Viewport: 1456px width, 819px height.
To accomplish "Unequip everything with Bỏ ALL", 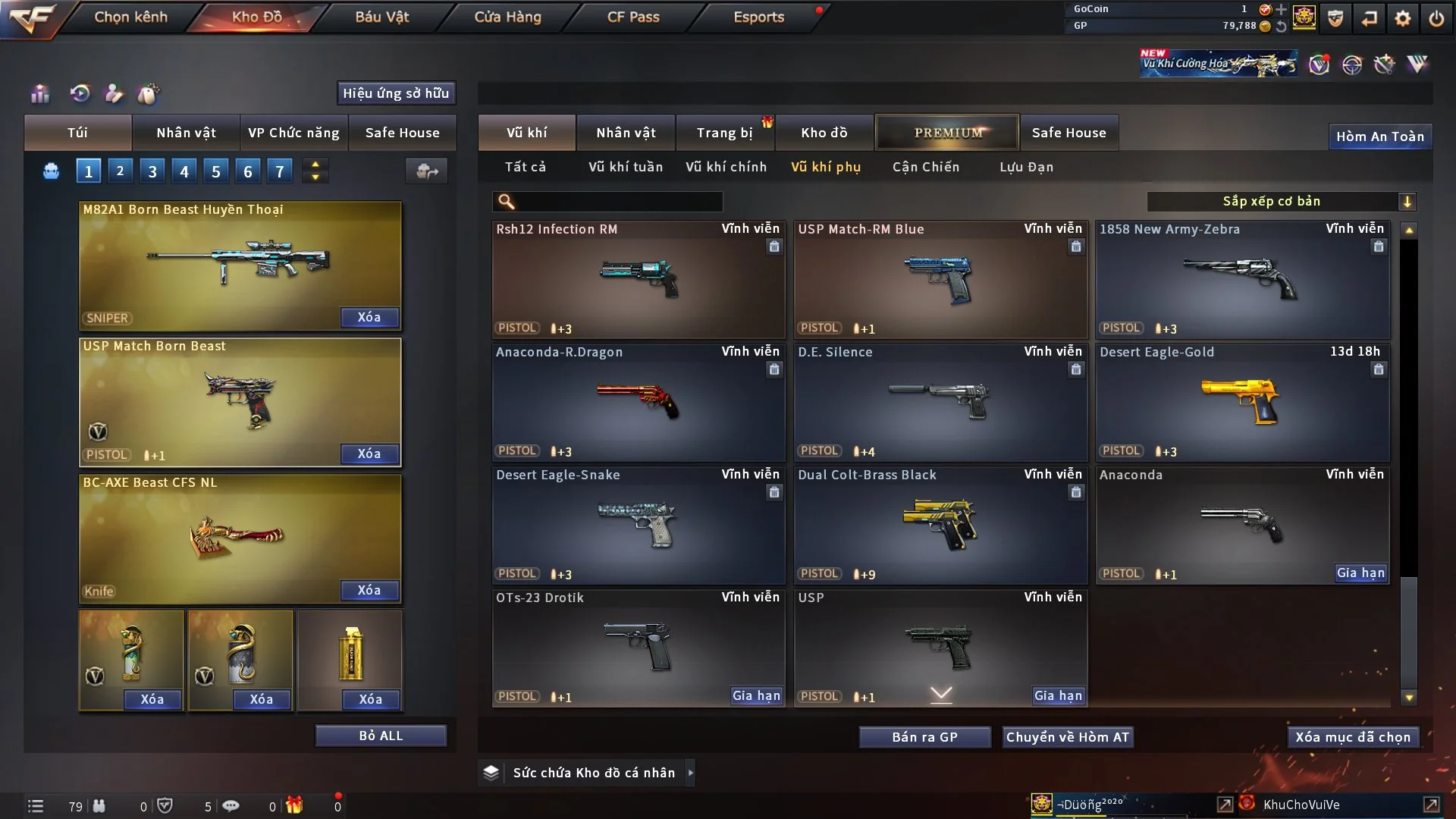I will (381, 736).
